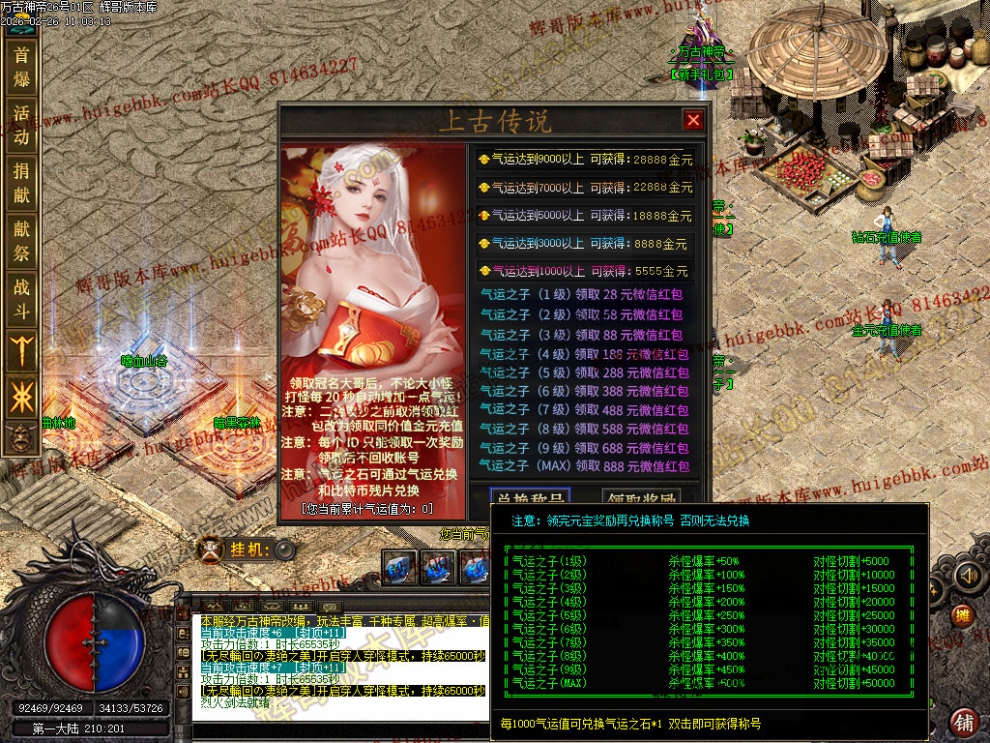This screenshot has height=743, width=990.
Task: Claim the 气运达到5000以上 reward row
Action: tap(584, 216)
